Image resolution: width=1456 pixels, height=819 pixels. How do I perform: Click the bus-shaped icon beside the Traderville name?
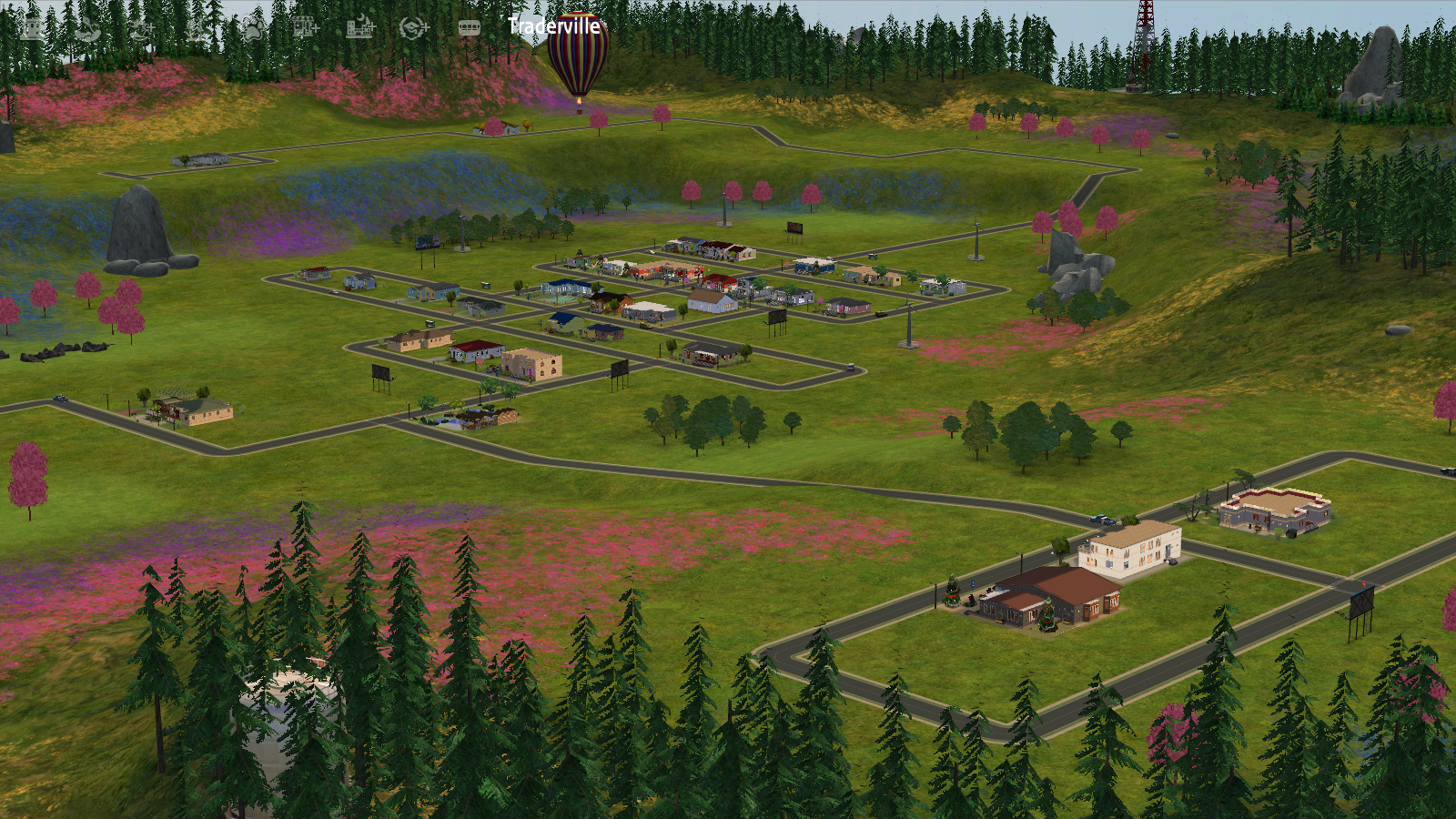469,28
